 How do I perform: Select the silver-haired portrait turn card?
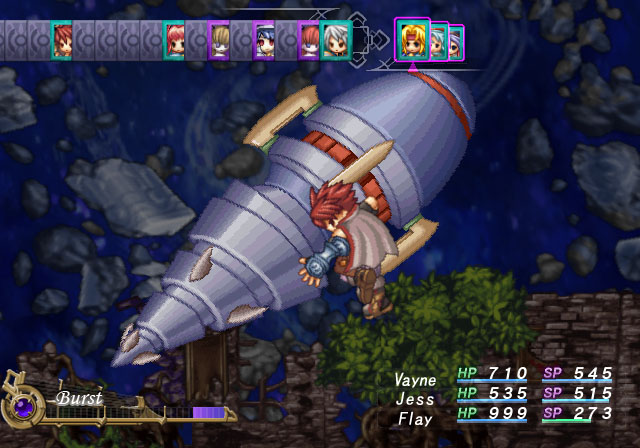335,42
